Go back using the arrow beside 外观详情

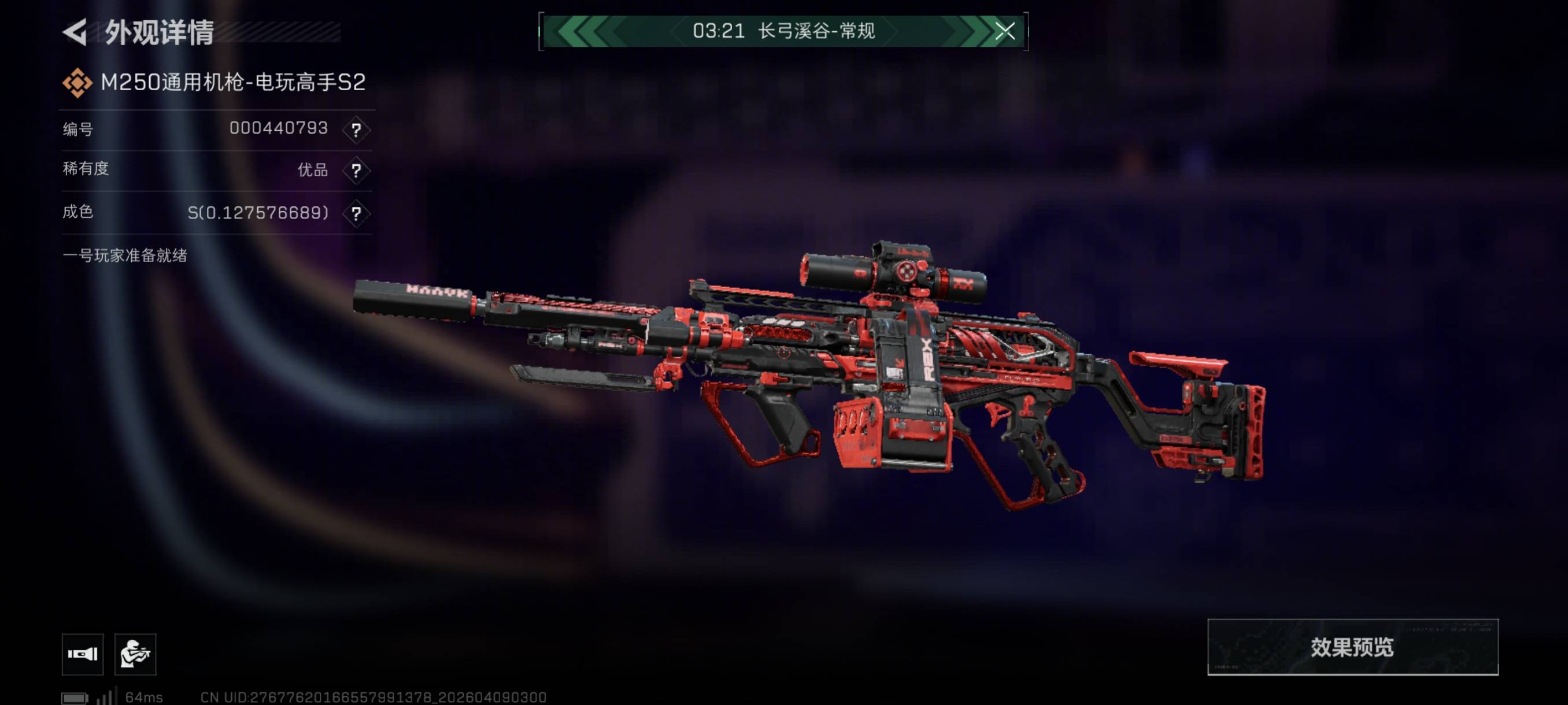pyautogui.click(x=76, y=32)
